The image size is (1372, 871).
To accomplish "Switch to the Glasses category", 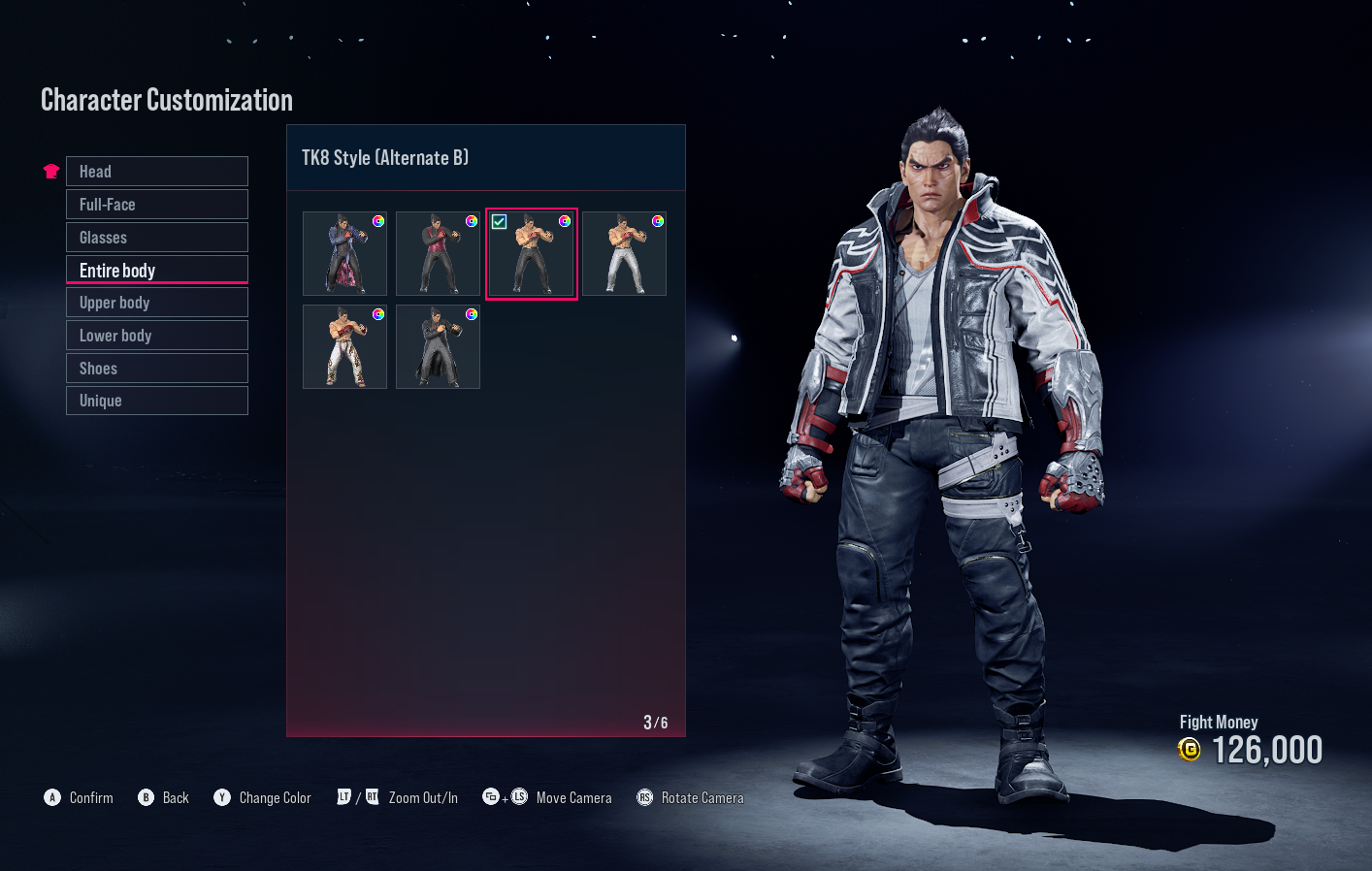I will (156, 237).
